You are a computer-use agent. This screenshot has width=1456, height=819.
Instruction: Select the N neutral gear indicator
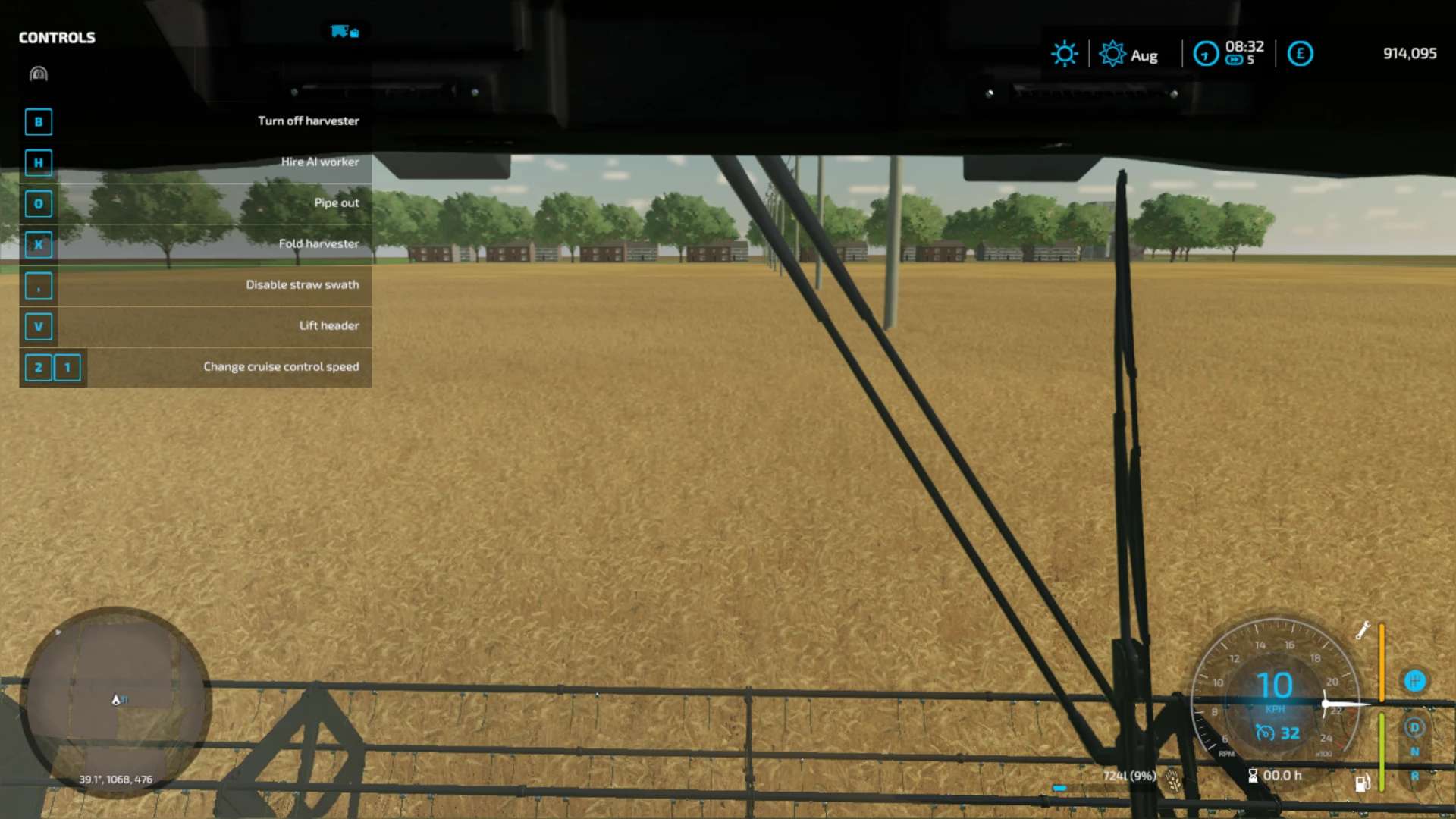coord(1414,752)
